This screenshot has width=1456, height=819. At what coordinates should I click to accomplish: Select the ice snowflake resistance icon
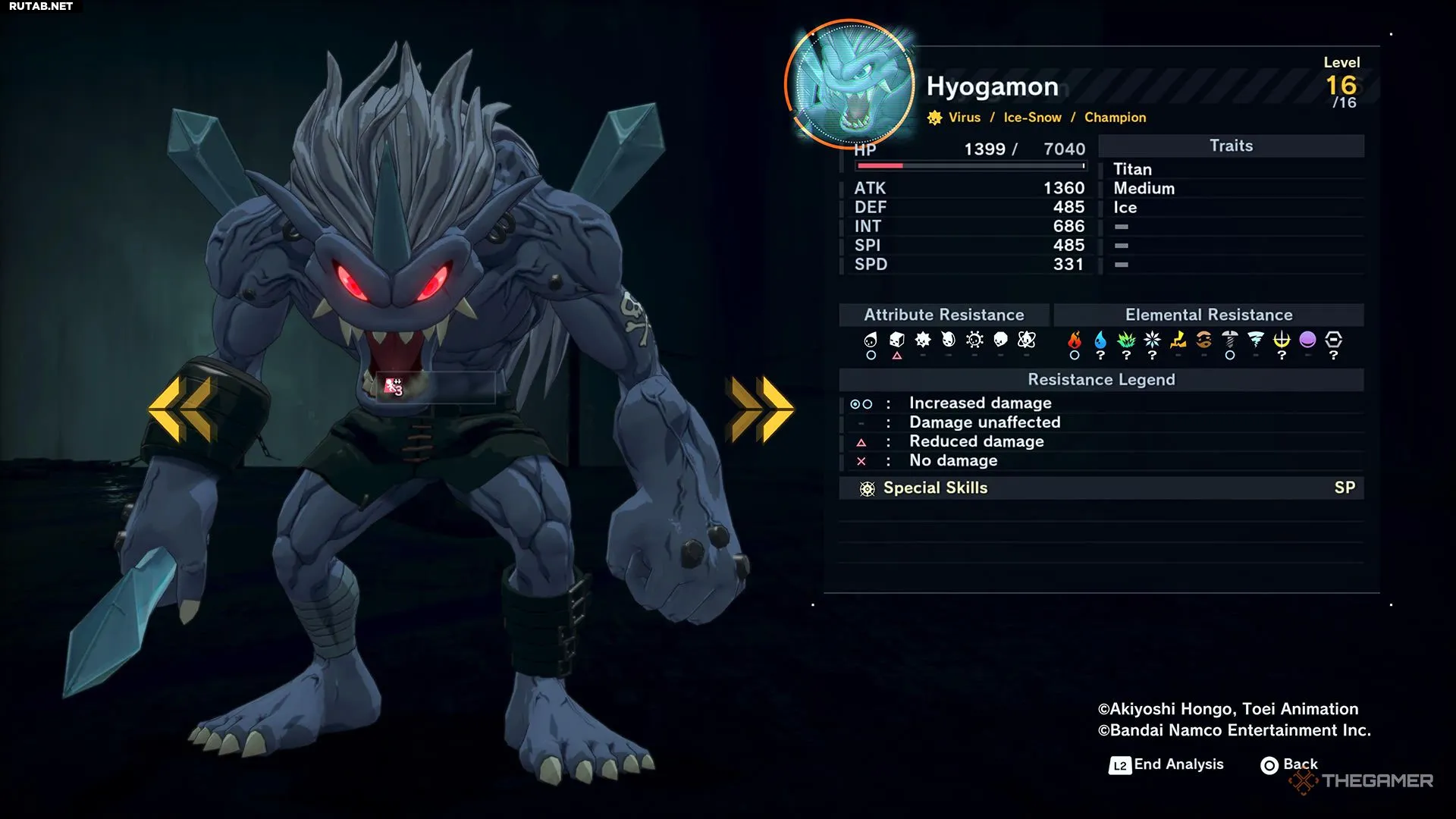(x=1152, y=340)
